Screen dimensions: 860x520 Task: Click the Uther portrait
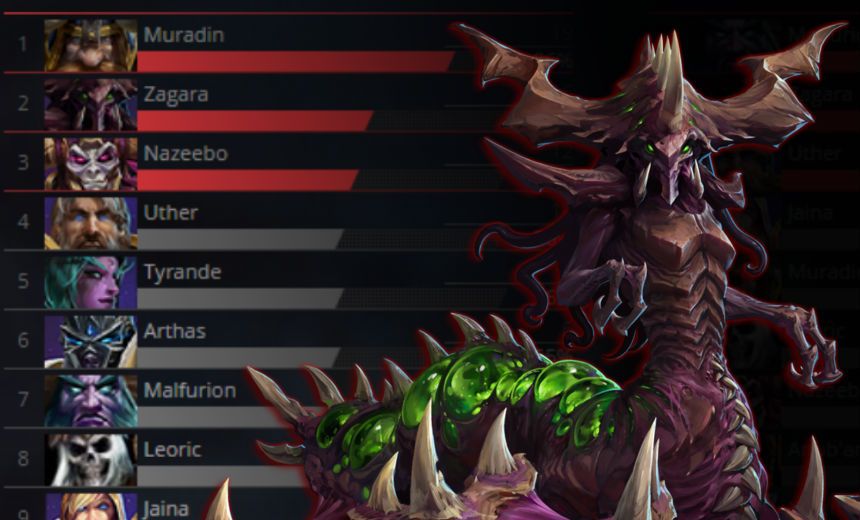pos(91,222)
